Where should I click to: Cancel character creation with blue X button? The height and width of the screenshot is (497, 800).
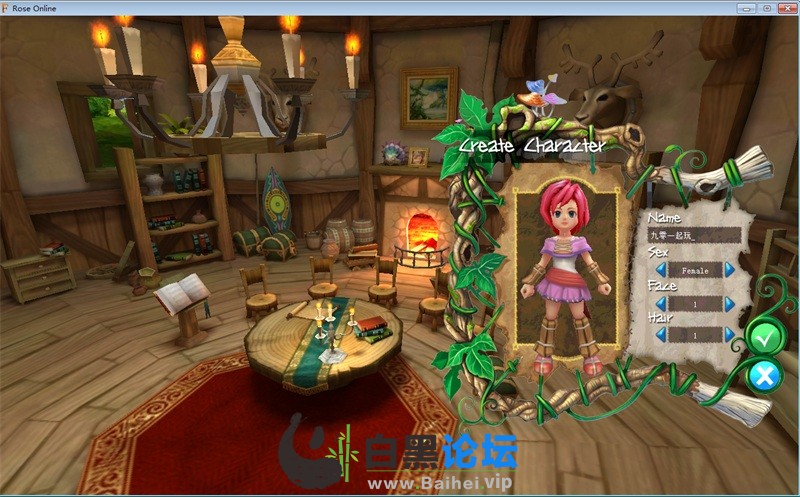coord(765,375)
